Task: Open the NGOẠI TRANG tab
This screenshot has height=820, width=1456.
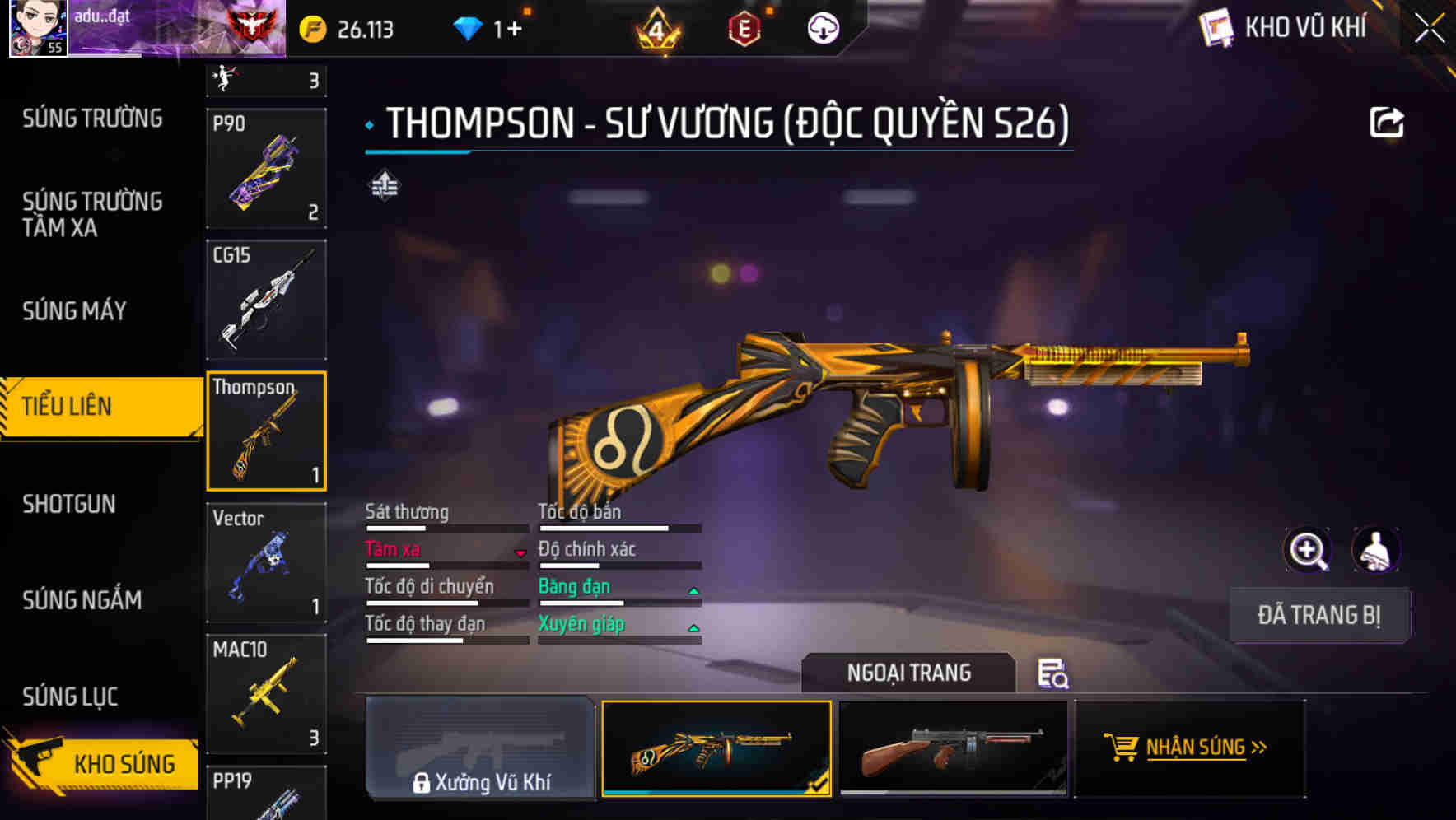Action: [910, 673]
